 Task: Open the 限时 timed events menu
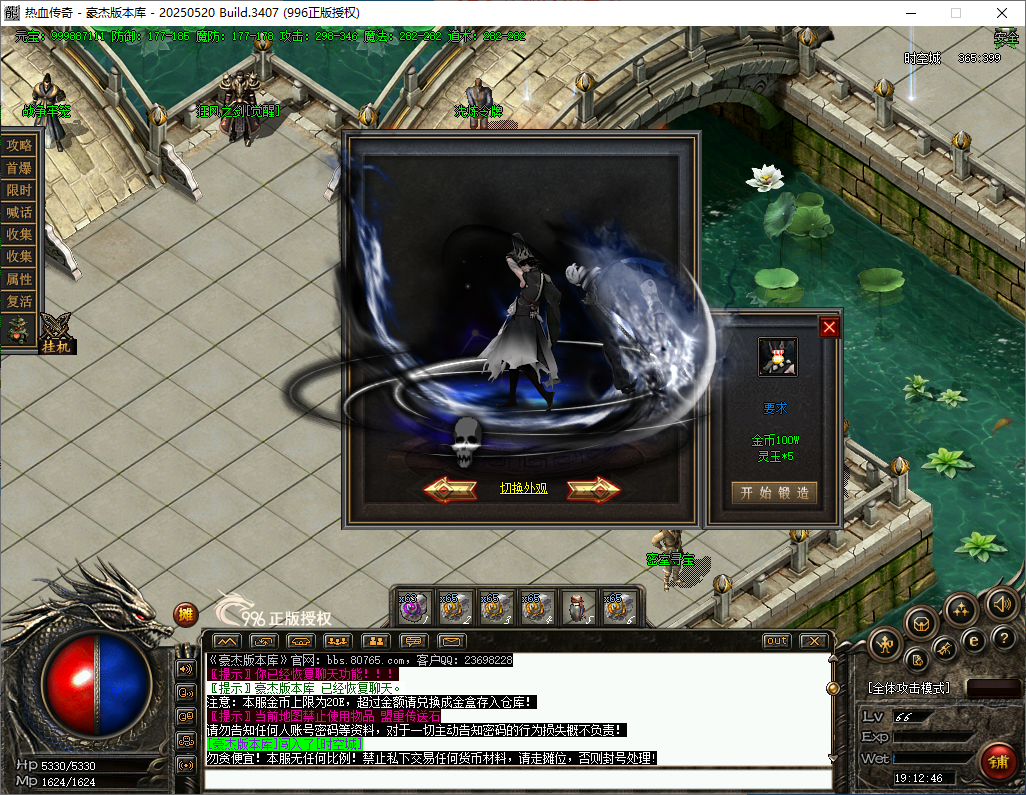click(x=19, y=190)
